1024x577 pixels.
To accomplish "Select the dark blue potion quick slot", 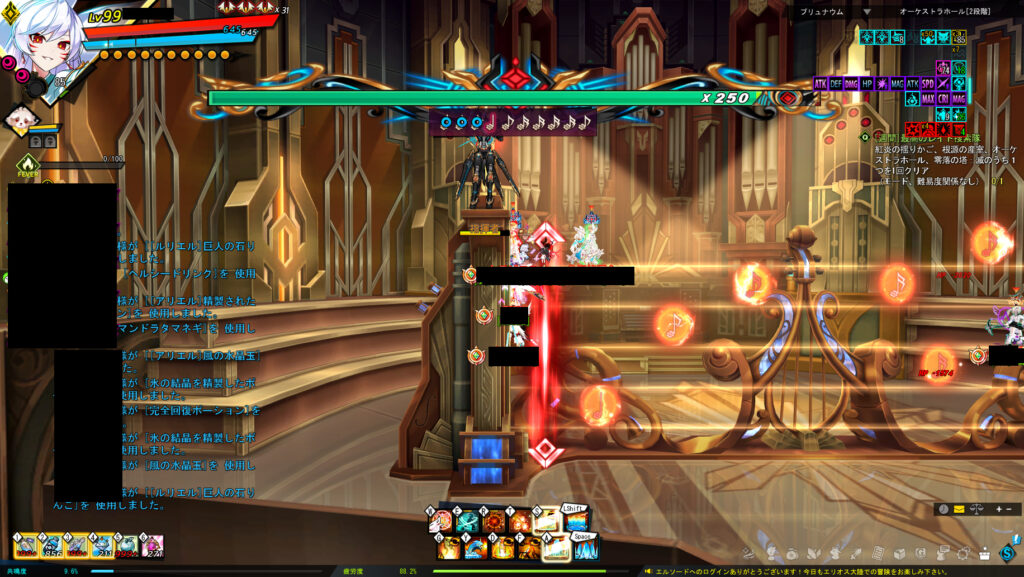I will (51, 547).
